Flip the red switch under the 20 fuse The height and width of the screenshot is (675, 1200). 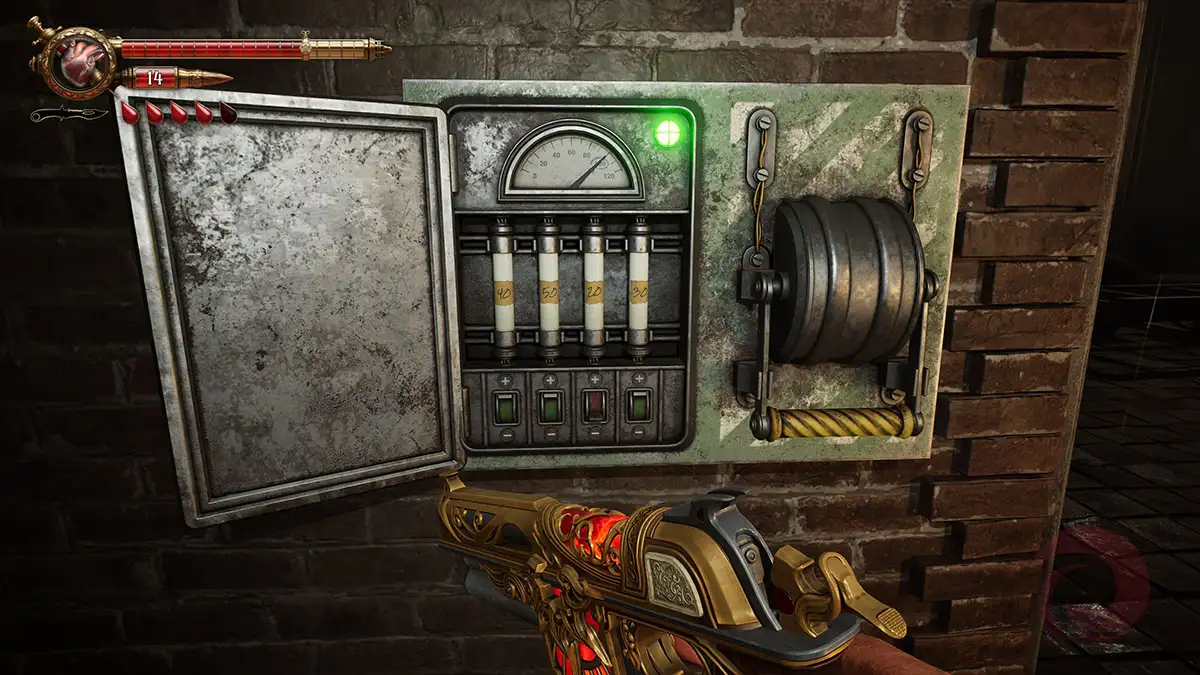(x=594, y=406)
